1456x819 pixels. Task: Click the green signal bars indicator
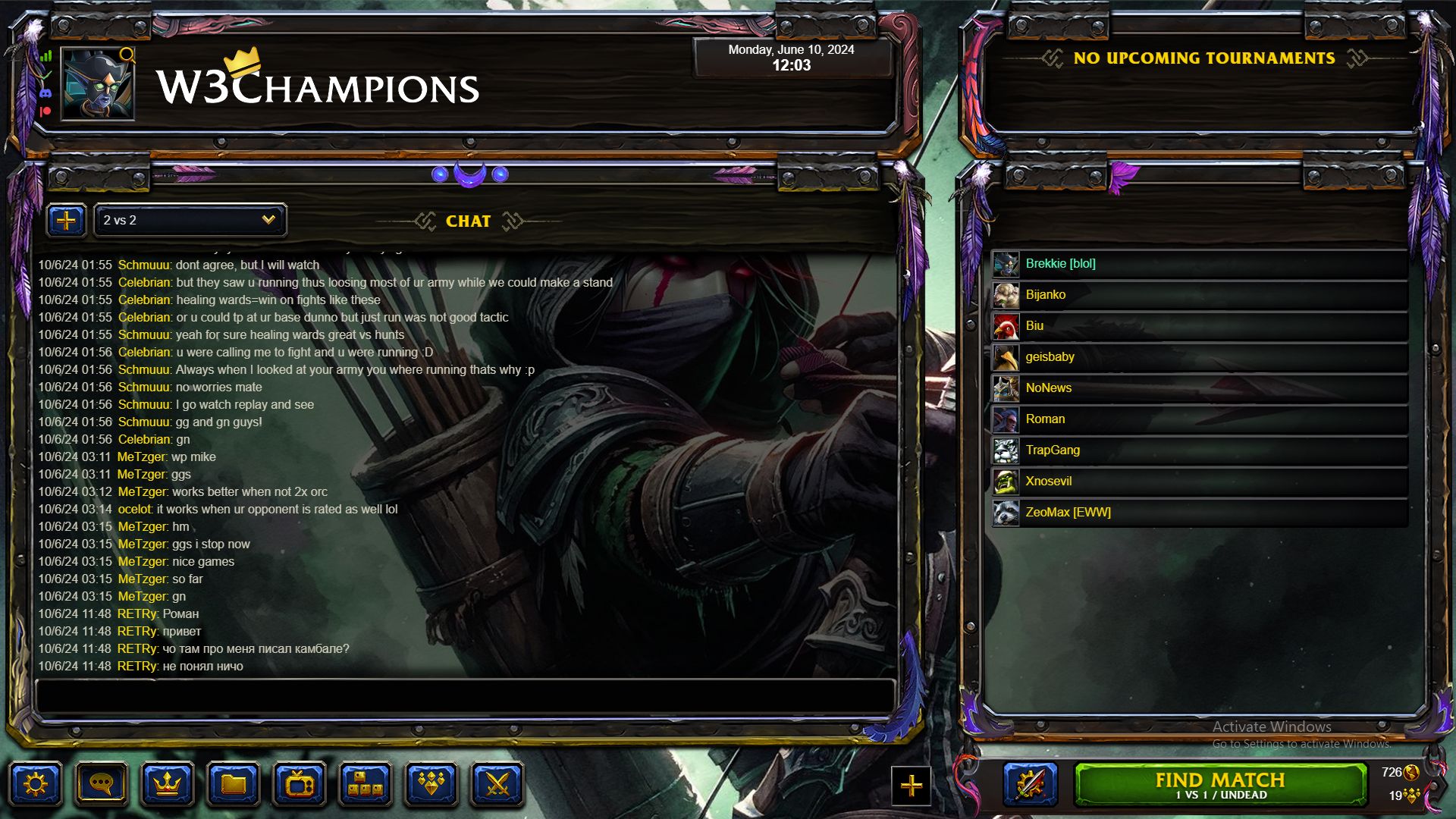pos(44,57)
